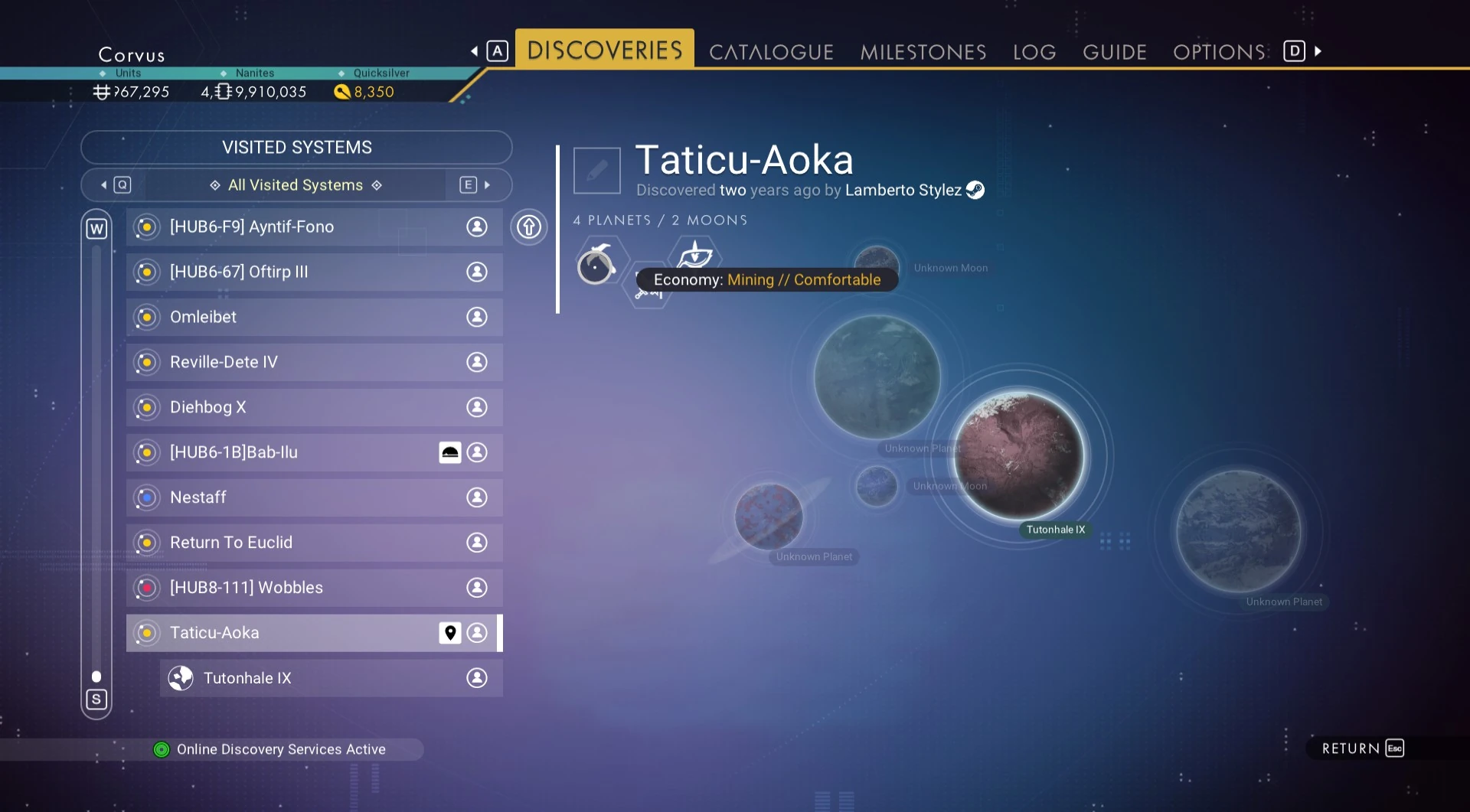This screenshot has height=812, width=1470.
Task: Switch to the Catalogue tab
Action: click(x=770, y=52)
